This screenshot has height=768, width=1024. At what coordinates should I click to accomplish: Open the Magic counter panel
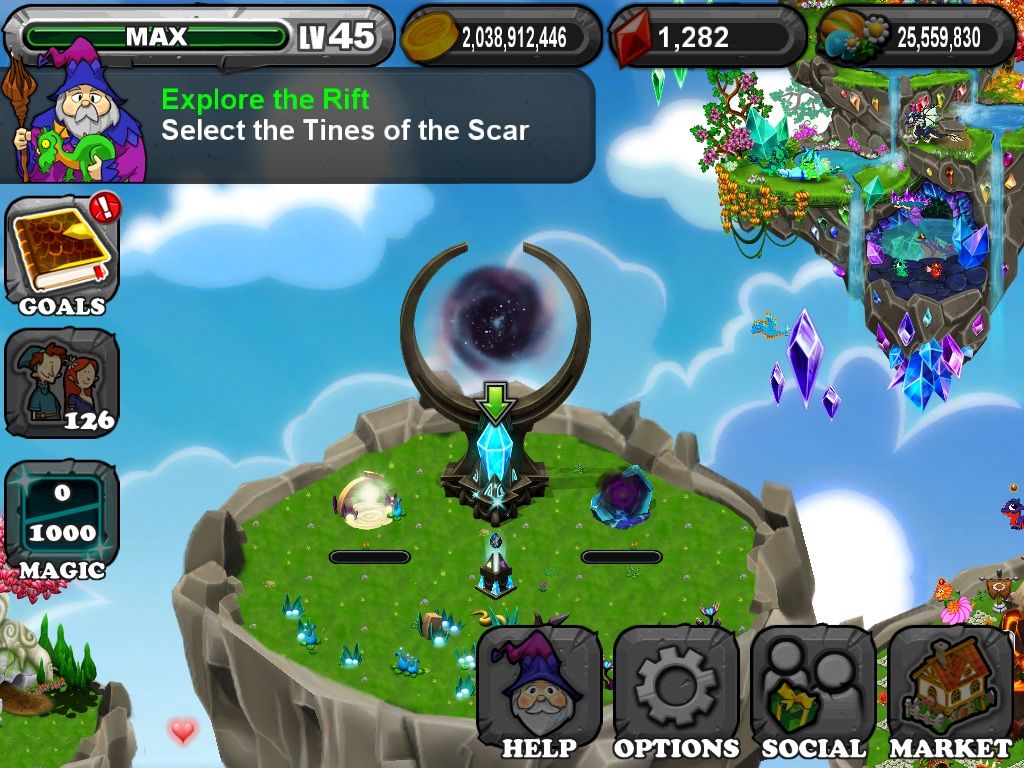pyautogui.click(x=62, y=518)
